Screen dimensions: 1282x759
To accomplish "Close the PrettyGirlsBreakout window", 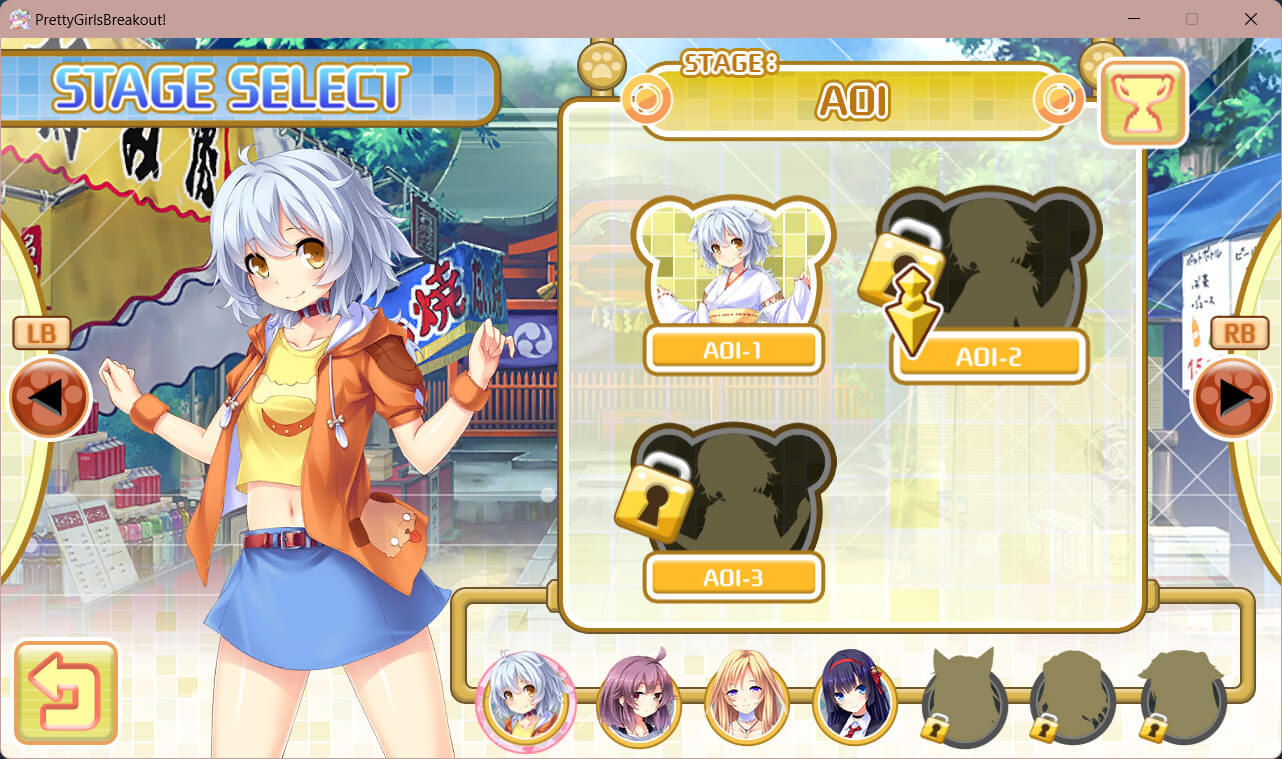I will (1250, 19).
